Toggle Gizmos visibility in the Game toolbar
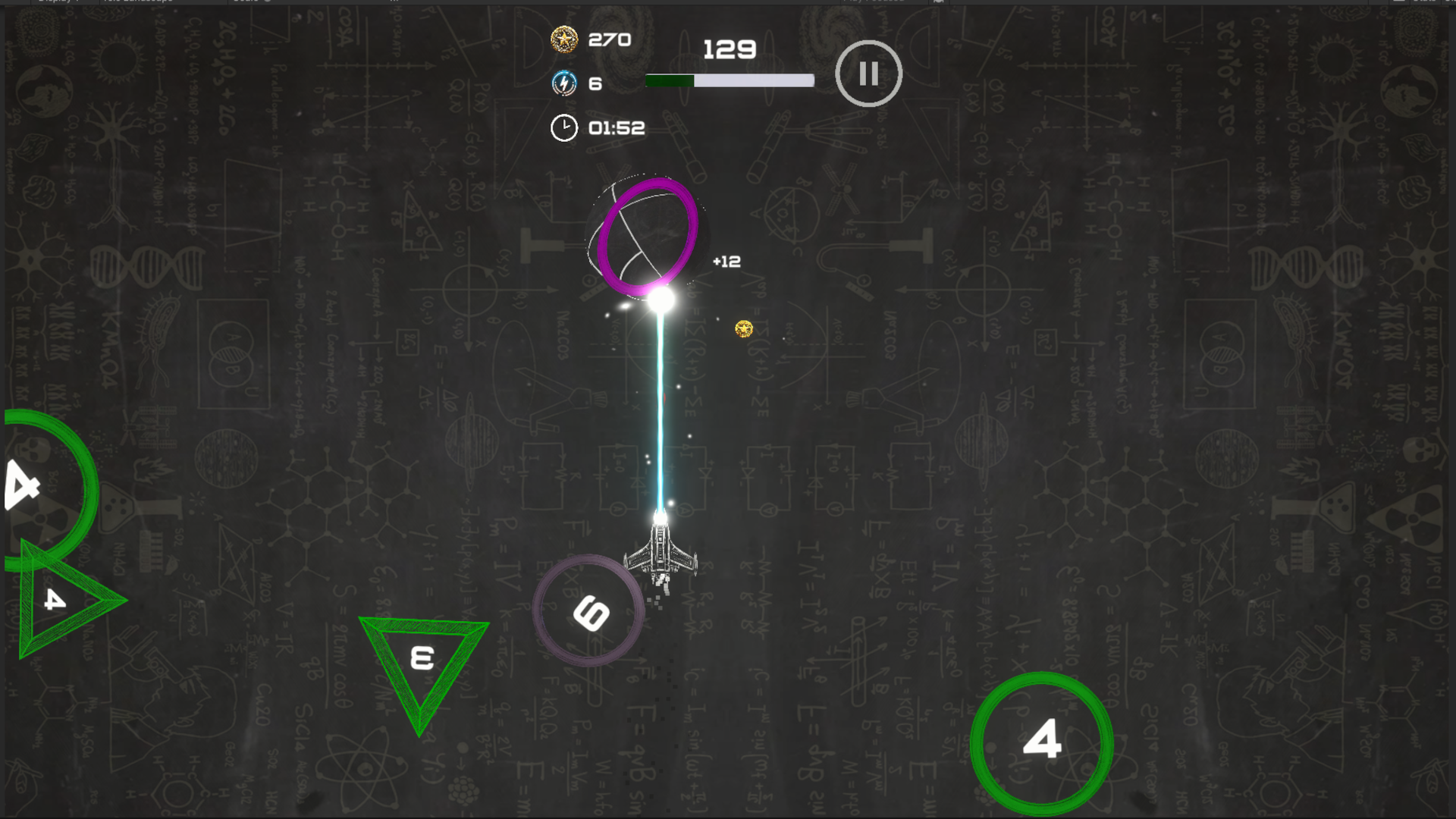The width and height of the screenshot is (1456, 819). coord(1450,2)
